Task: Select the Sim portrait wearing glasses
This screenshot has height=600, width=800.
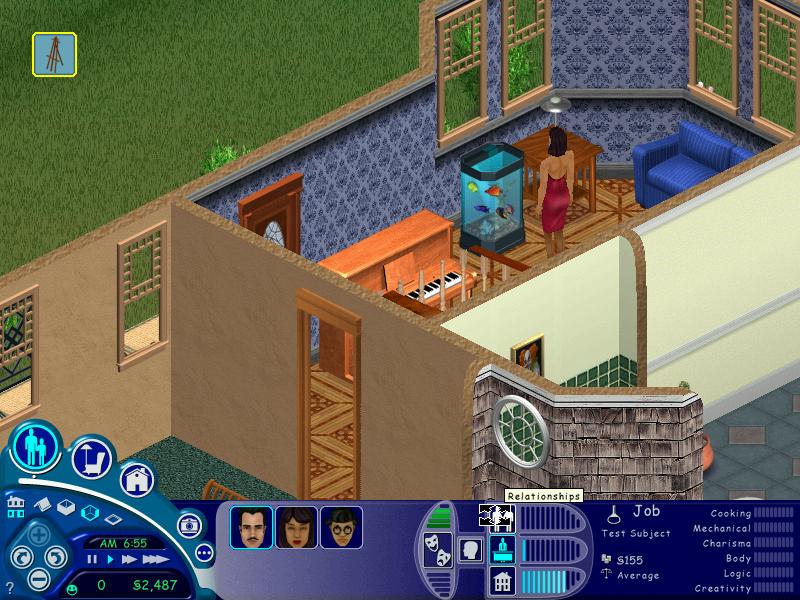Action: tap(341, 527)
